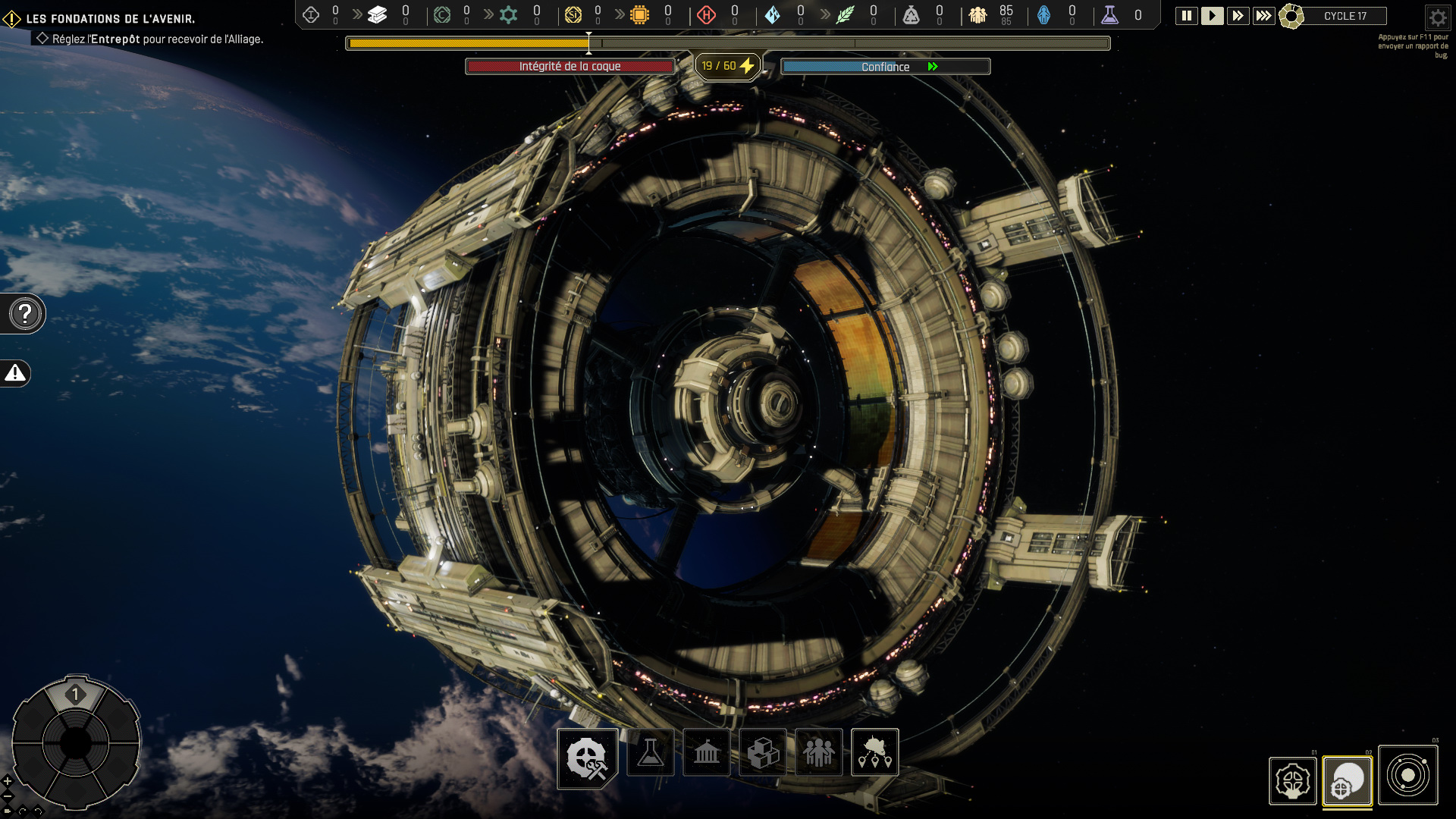Screen dimensions: 1456x819
Task: Show the warning triangle alerts
Action: pyautogui.click(x=15, y=373)
